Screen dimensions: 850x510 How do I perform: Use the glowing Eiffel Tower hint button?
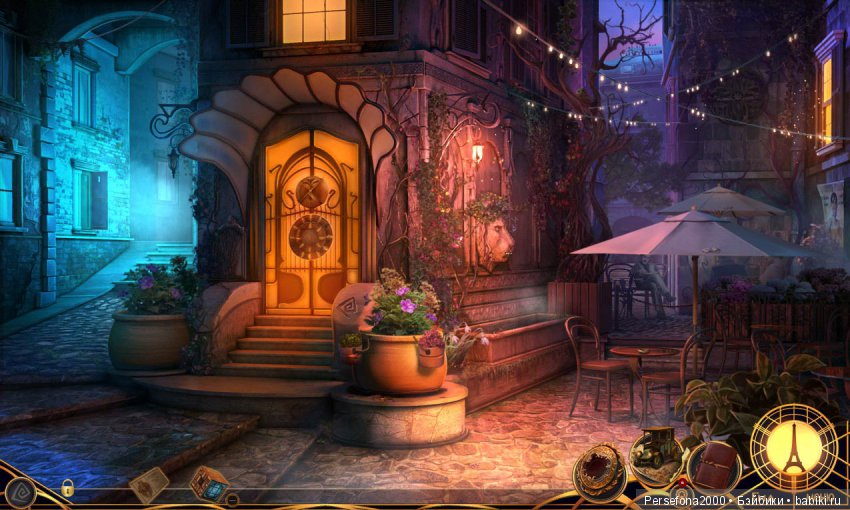pyautogui.click(x=794, y=447)
